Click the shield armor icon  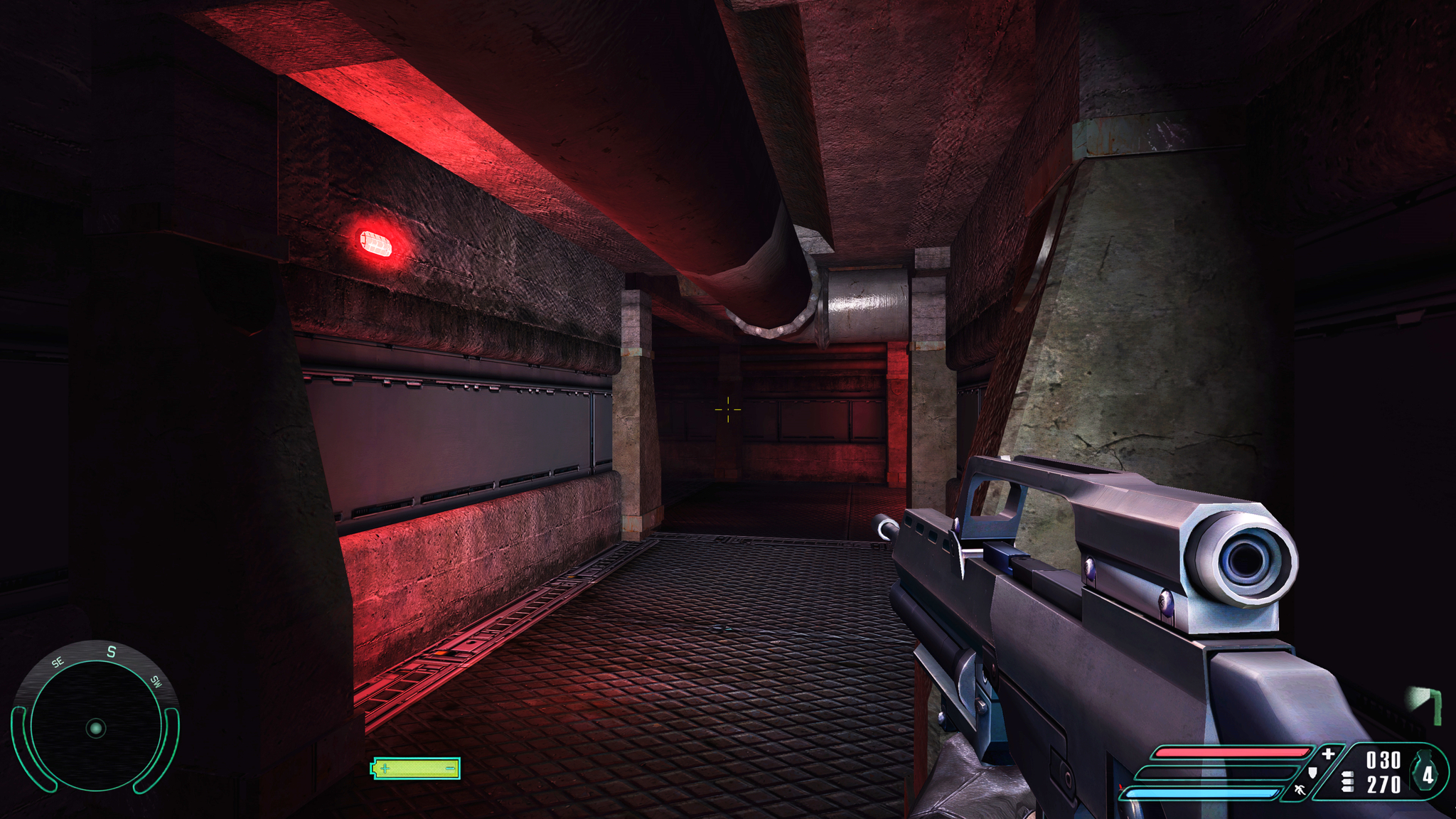click(x=1312, y=771)
